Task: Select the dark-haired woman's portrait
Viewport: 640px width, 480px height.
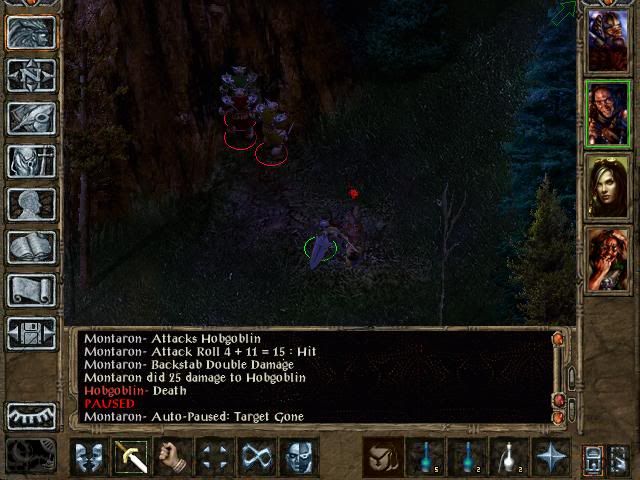Action: [x=608, y=187]
